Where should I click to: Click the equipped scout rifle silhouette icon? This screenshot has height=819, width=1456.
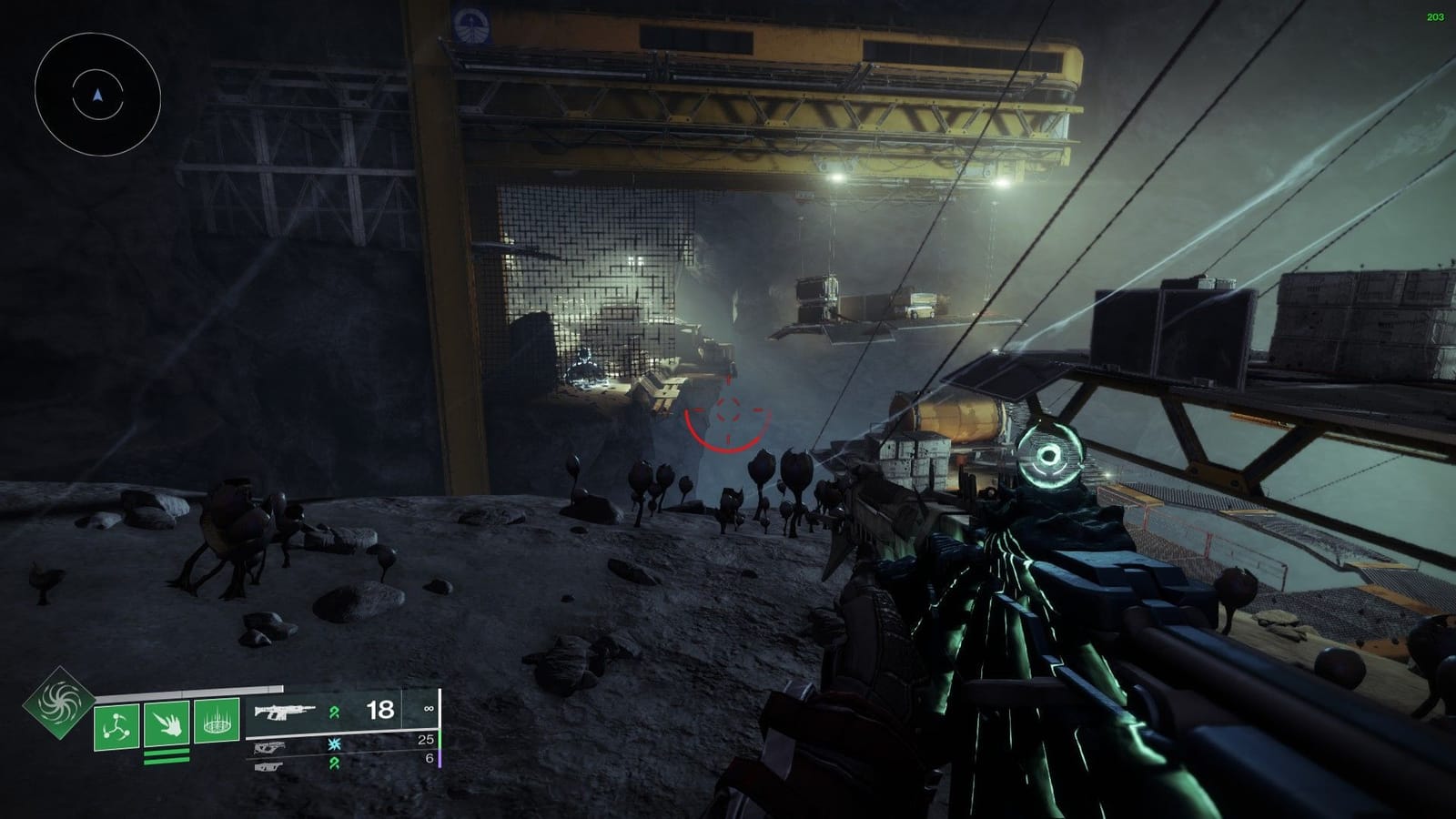285,712
